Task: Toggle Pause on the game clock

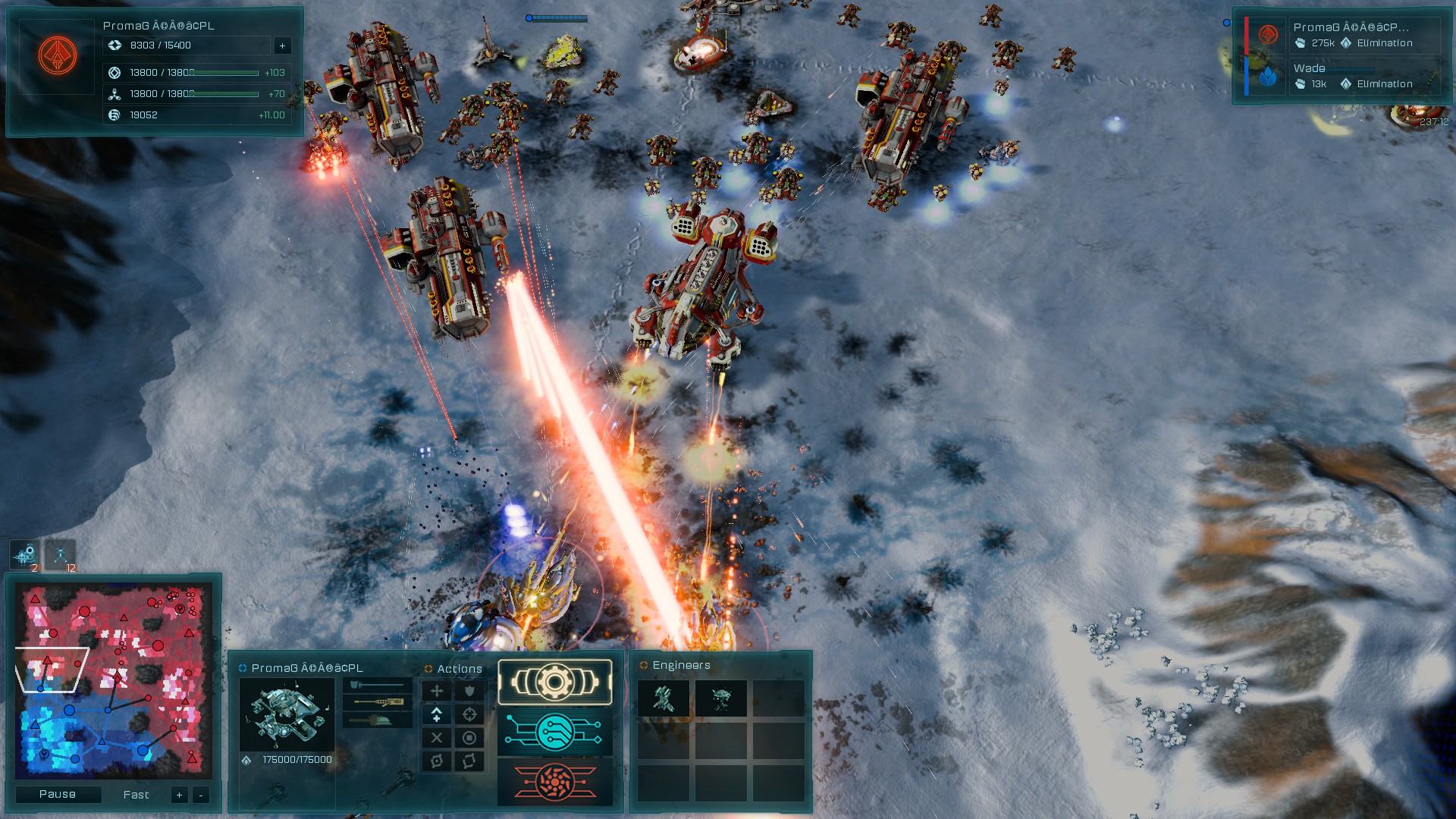Action: click(x=58, y=794)
